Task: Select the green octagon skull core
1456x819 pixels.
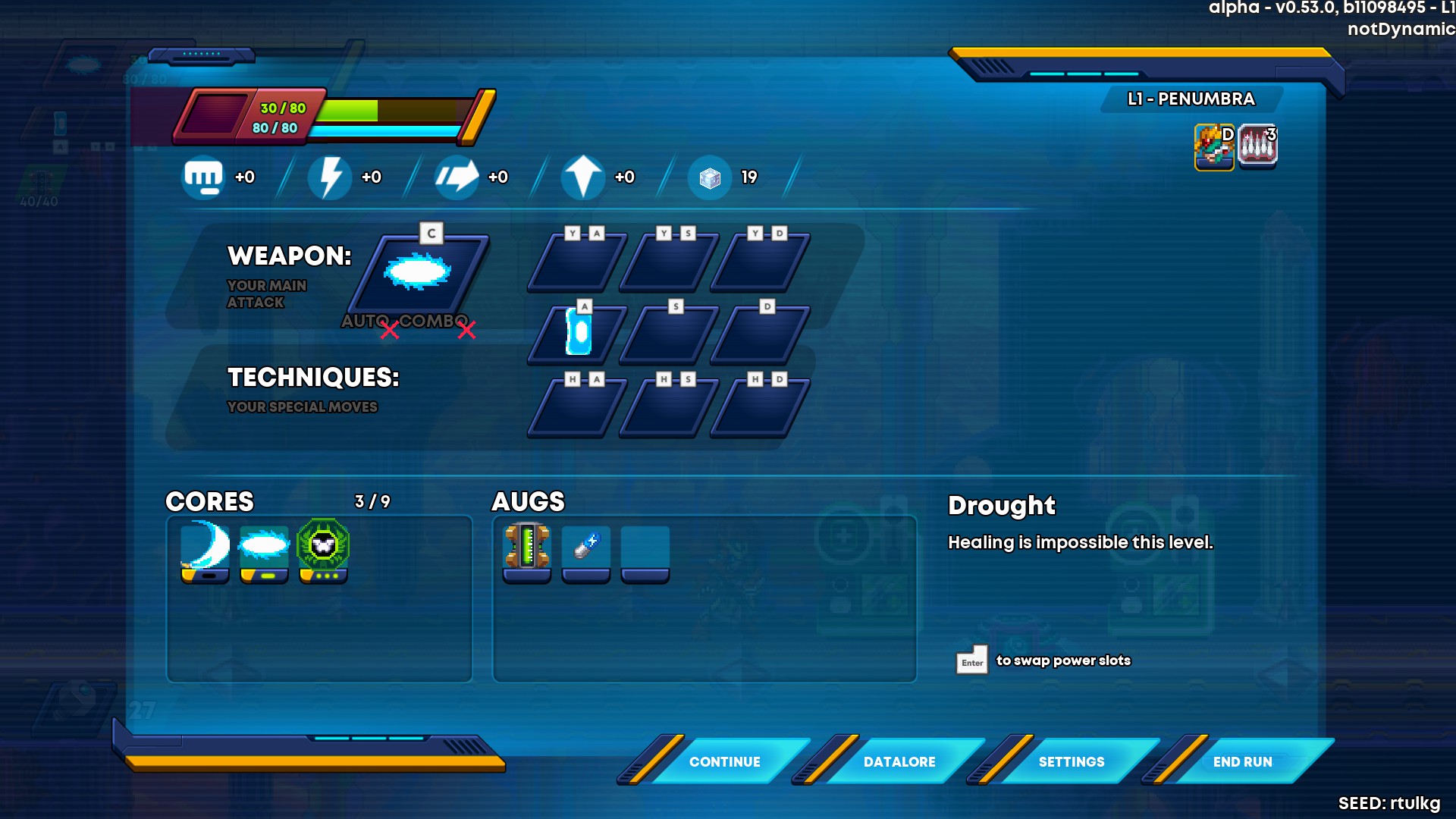Action: pos(323,548)
